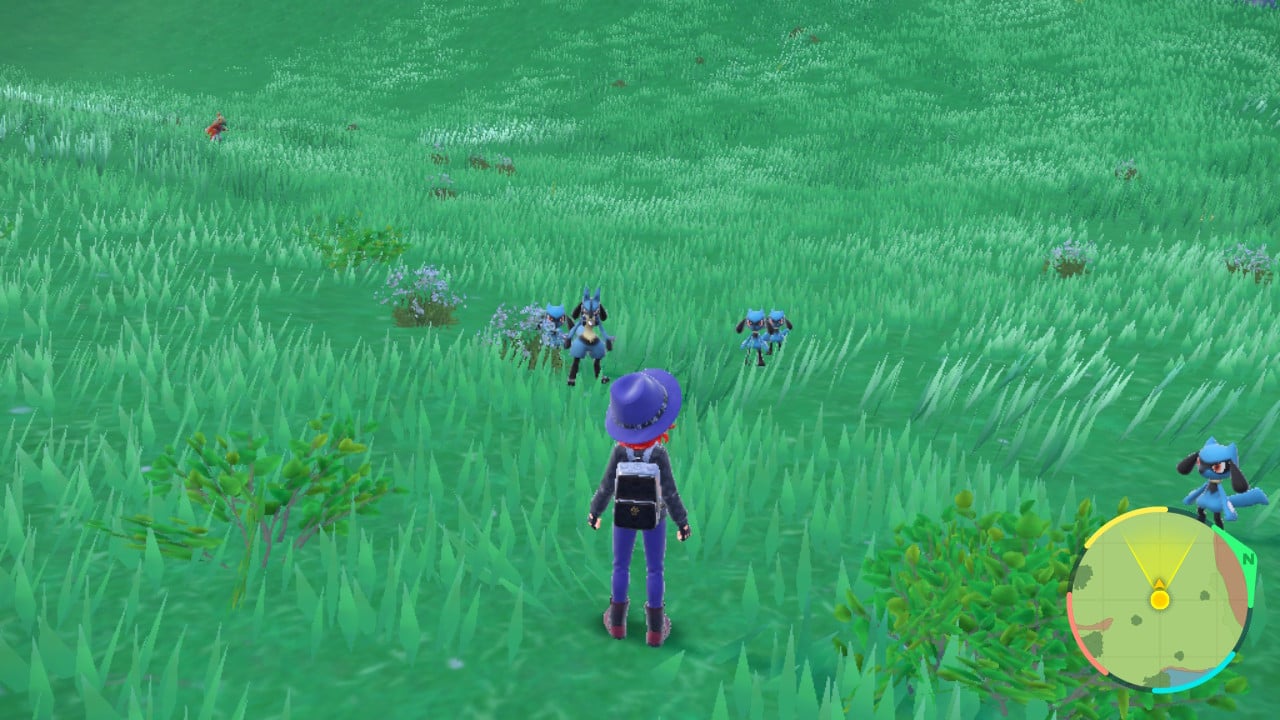Screen dimensions: 1280x720
Task: Click the yellow player dot at minimap center
Action: [1159, 599]
